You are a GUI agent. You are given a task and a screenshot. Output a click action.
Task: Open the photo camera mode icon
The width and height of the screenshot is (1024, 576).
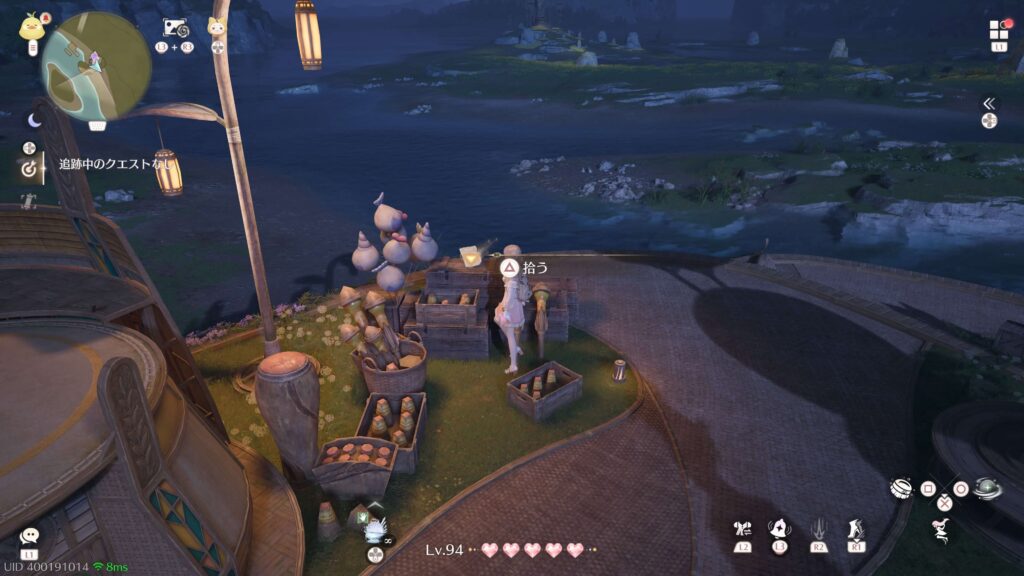pyautogui.click(x=174, y=28)
